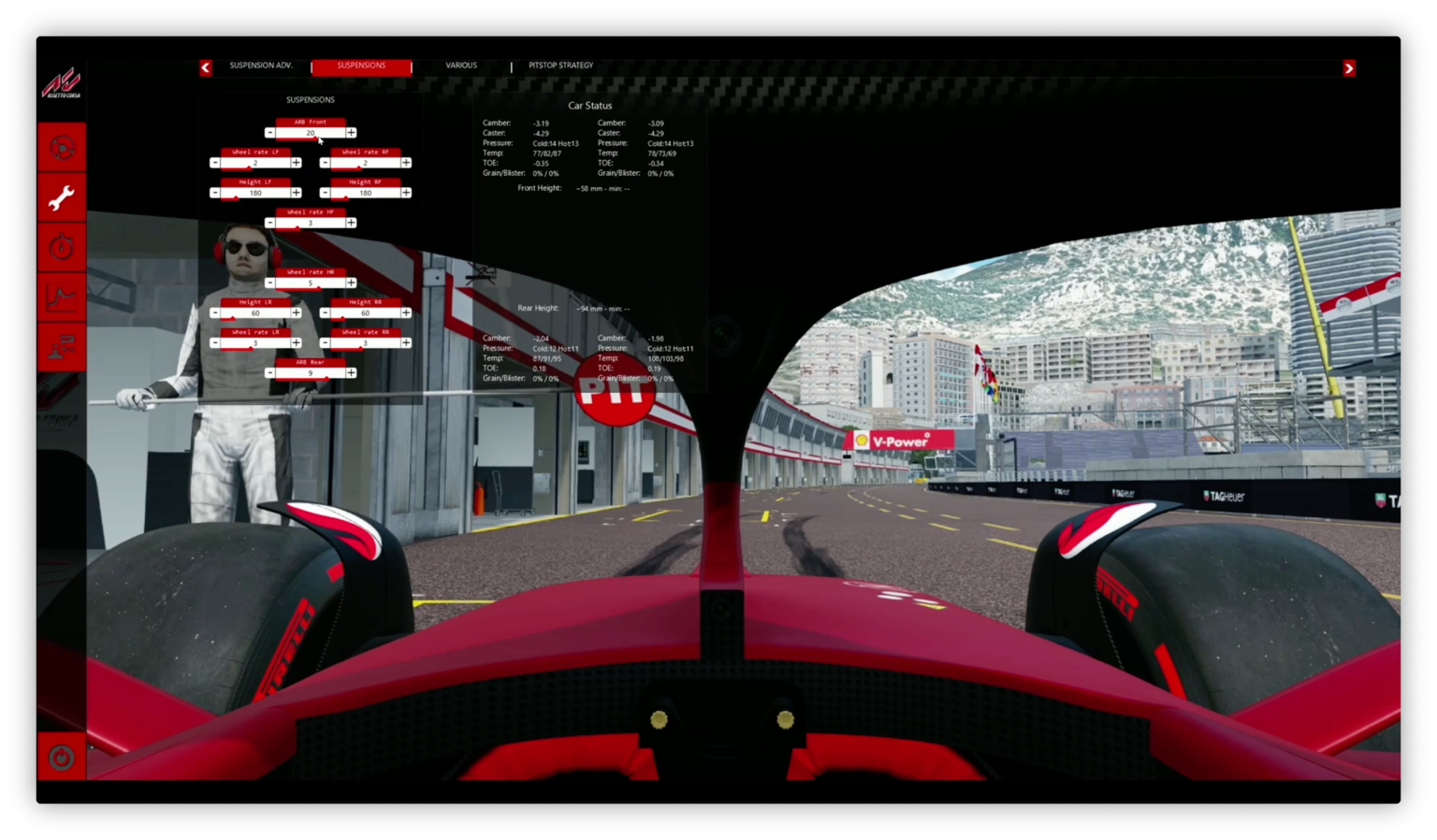The width and height of the screenshot is (1437, 840).
Task: Switch to the PITSTOP STRATEGY tab
Action: pyautogui.click(x=560, y=65)
